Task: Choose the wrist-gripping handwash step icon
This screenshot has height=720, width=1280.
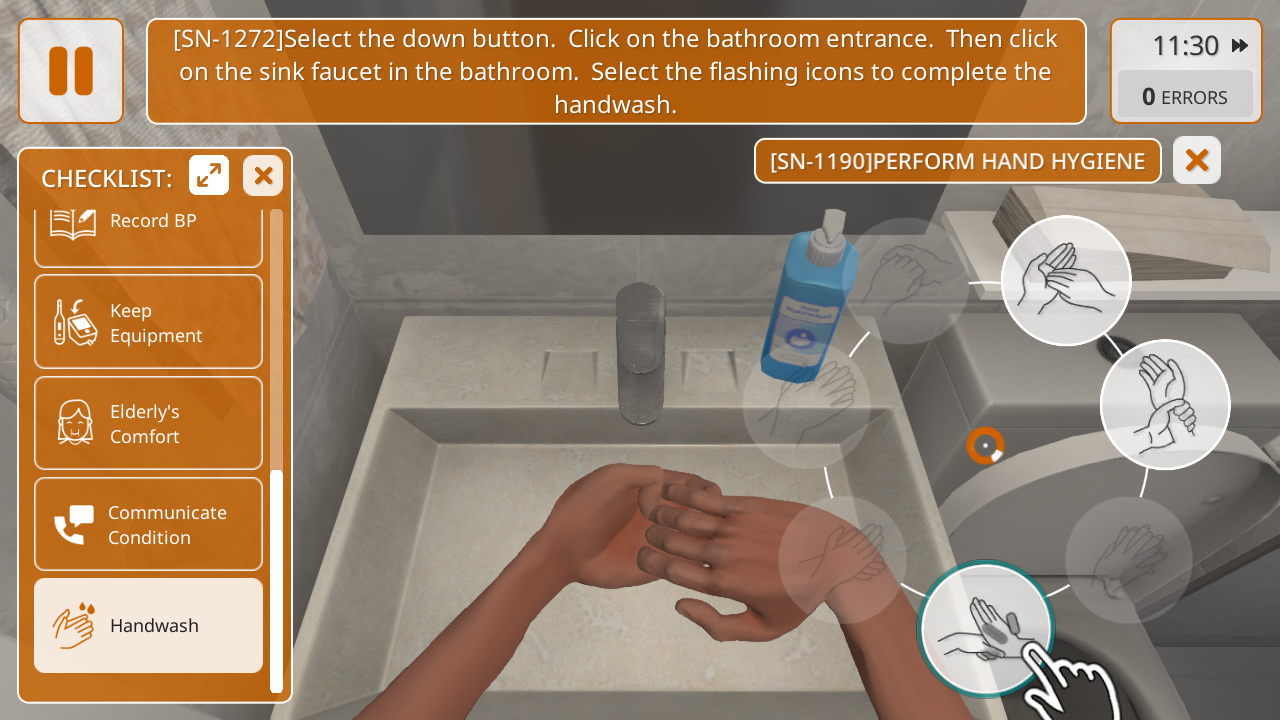Action: 1165,404
